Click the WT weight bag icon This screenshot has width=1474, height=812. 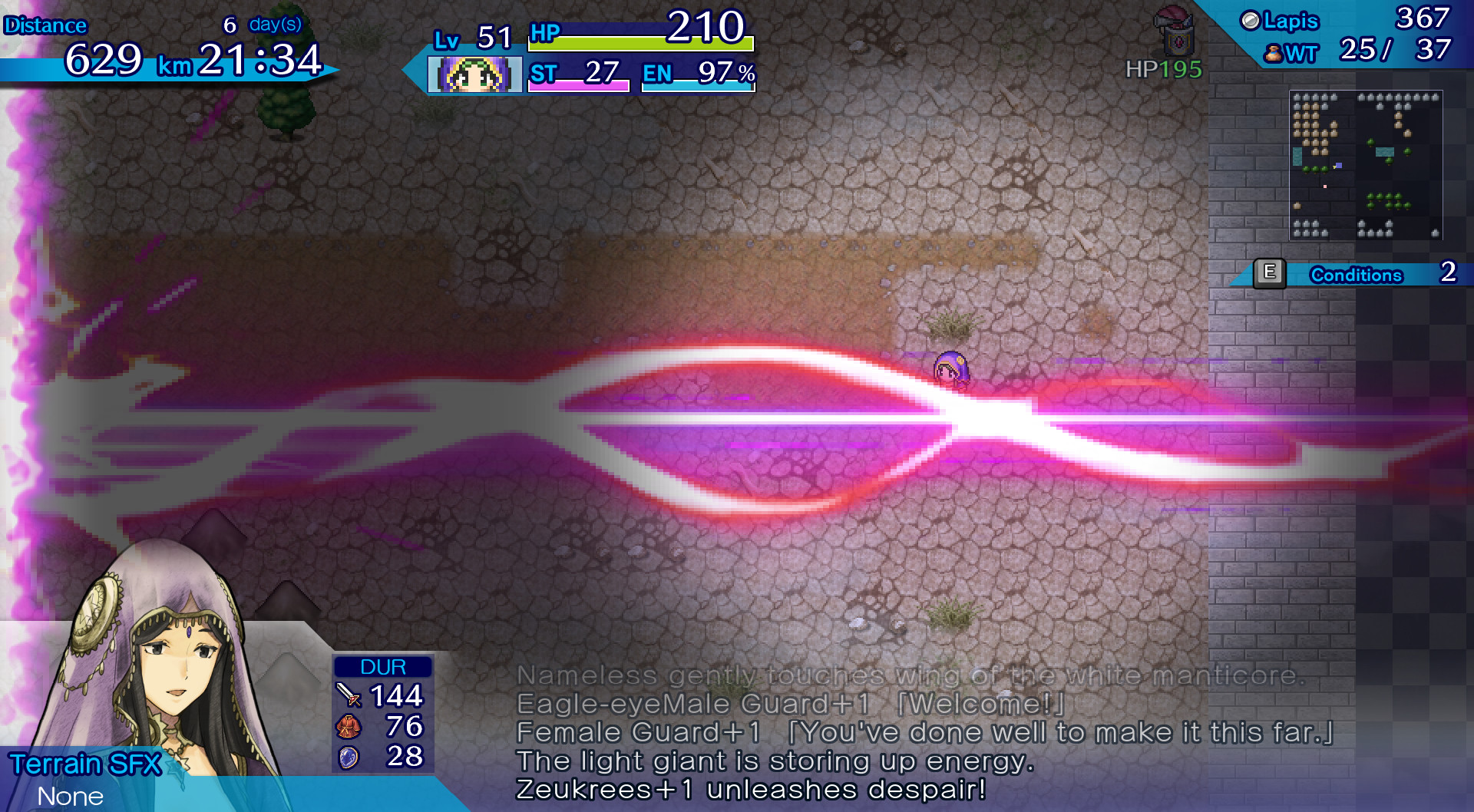click(1273, 54)
